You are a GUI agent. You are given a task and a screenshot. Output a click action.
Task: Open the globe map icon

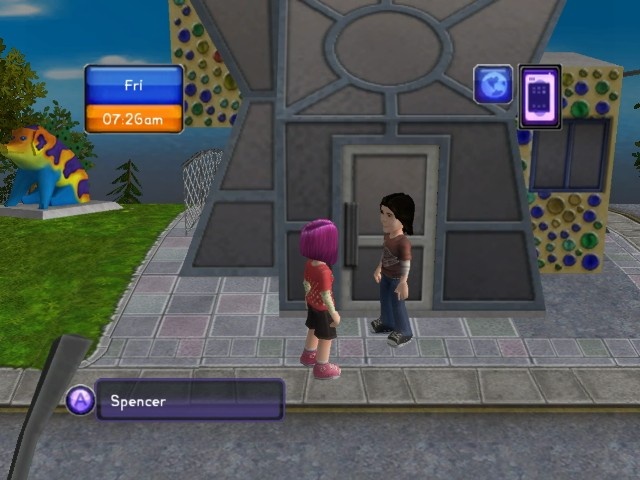(493, 85)
